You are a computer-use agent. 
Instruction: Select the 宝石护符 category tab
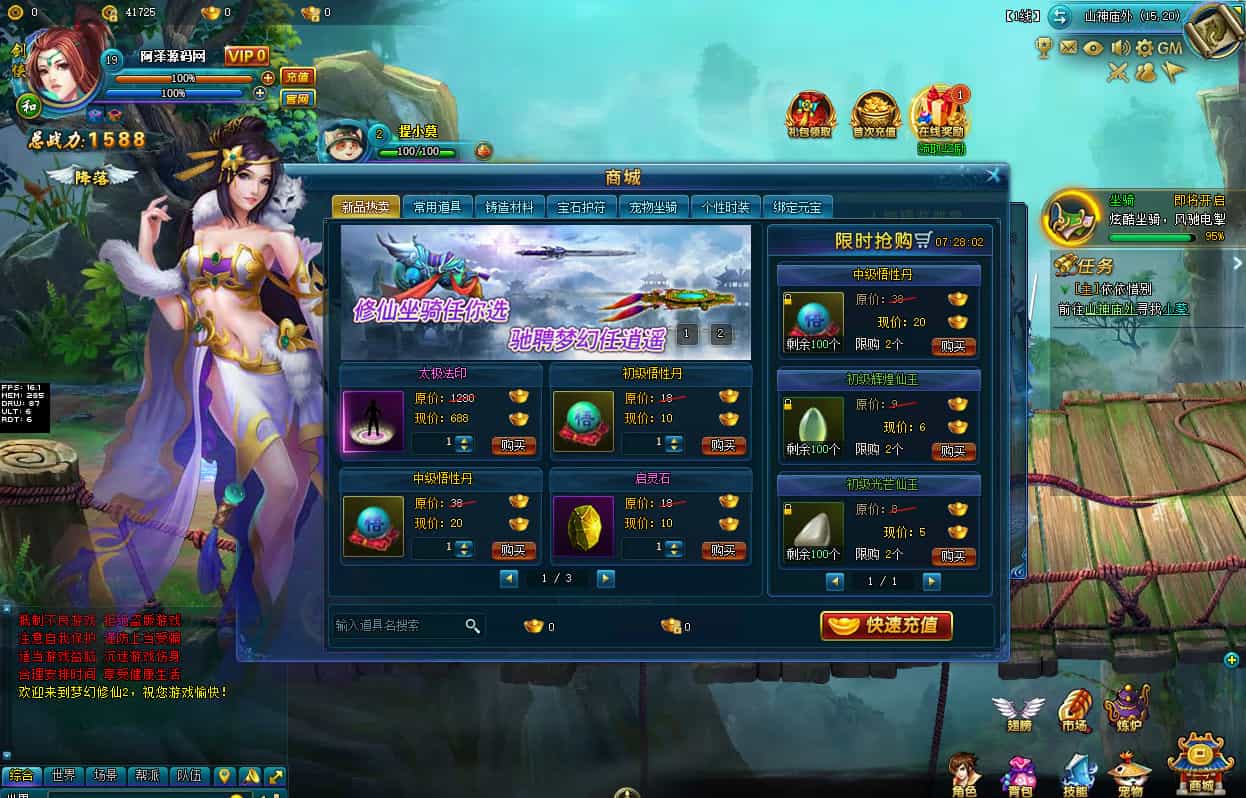581,207
